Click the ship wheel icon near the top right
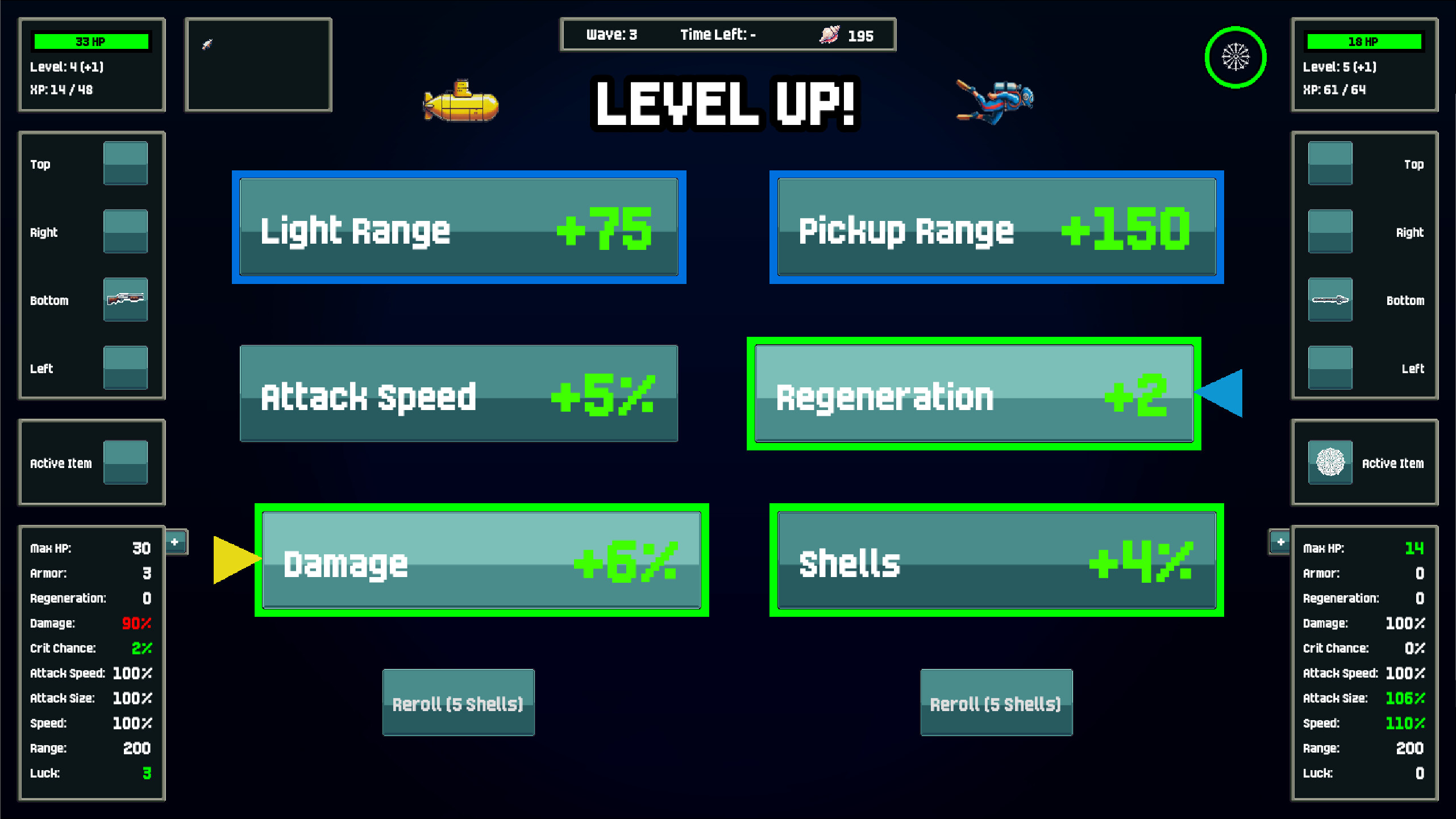 click(x=1235, y=56)
